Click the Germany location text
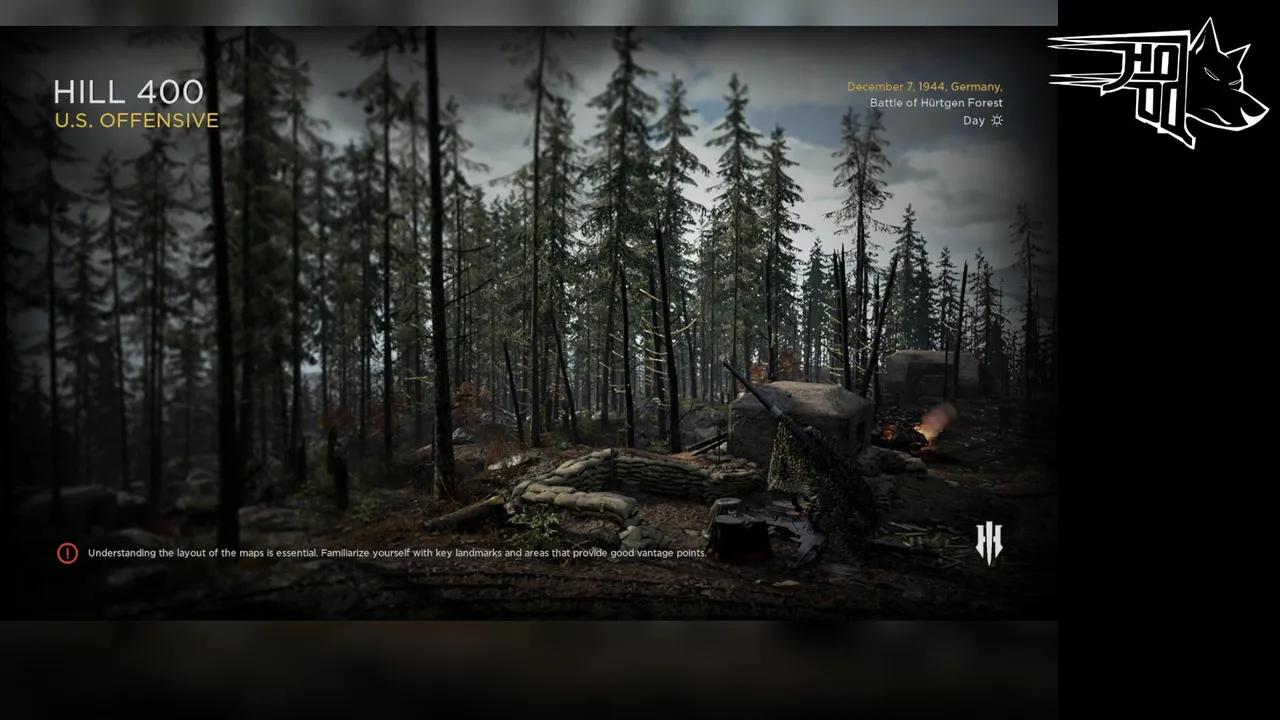 975,86
